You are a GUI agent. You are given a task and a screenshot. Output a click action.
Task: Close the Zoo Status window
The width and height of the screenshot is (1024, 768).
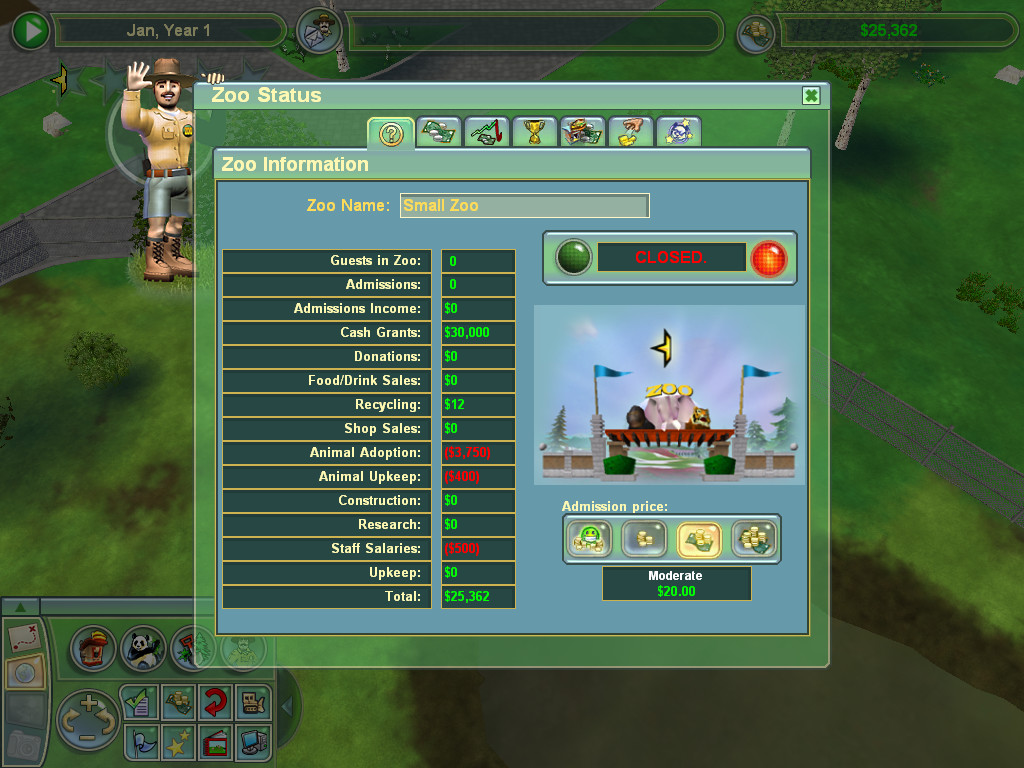click(811, 96)
